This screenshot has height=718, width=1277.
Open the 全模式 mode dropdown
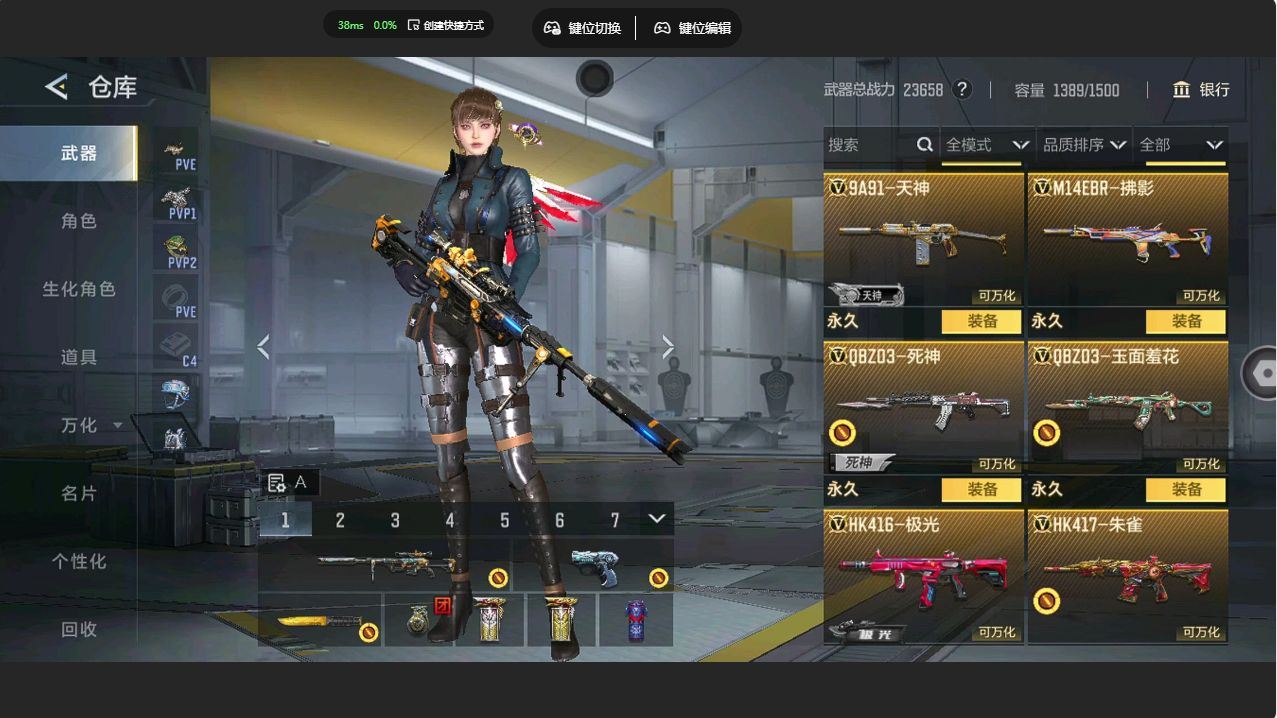tap(987, 145)
